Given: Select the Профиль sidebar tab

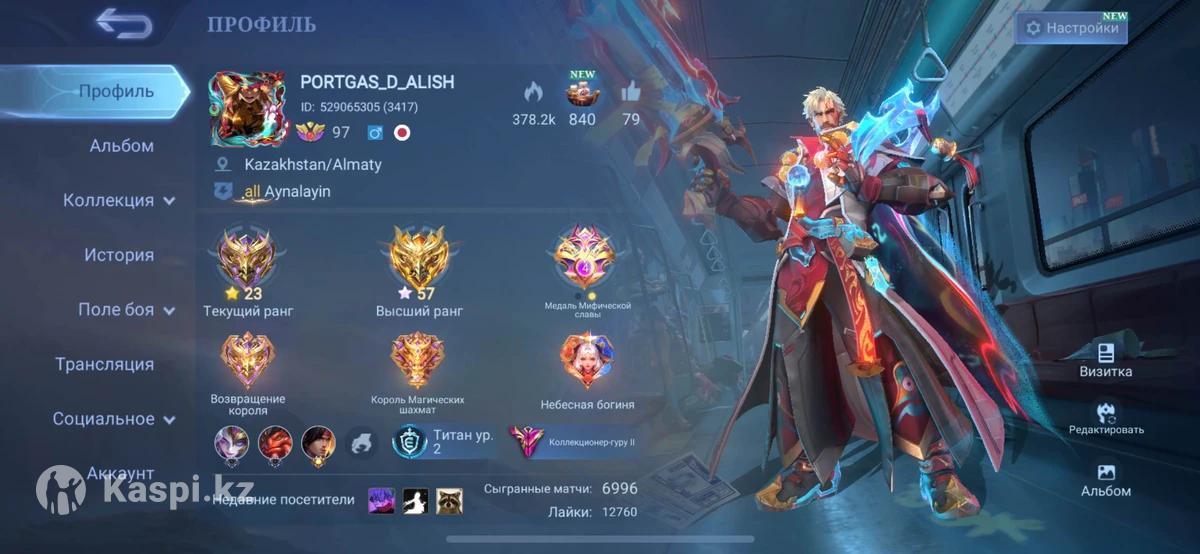Looking at the screenshot, I should pos(116,92).
